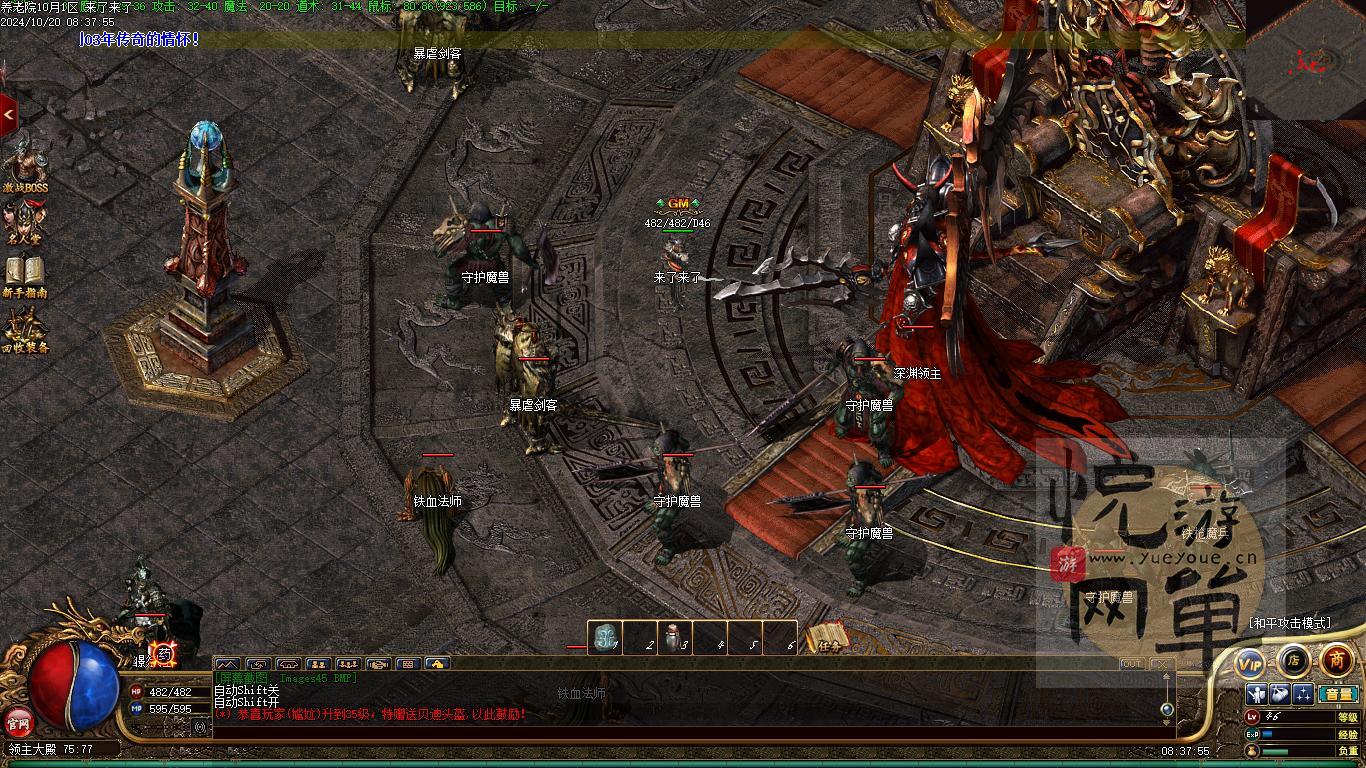Image resolution: width=1366 pixels, height=768 pixels.
Task: Open the red 商 mall button
Action: tap(1337, 660)
